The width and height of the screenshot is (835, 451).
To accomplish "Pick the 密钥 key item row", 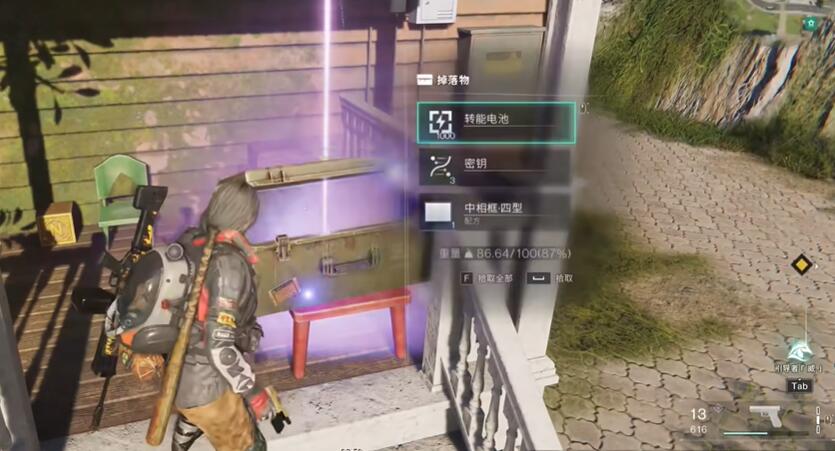I will tap(495, 165).
